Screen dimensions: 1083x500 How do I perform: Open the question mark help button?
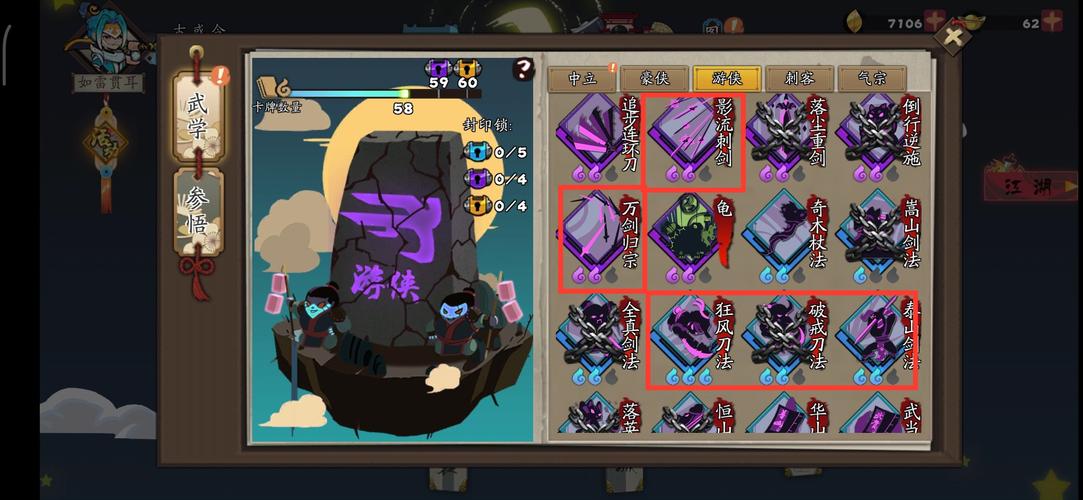pyautogui.click(x=523, y=68)
